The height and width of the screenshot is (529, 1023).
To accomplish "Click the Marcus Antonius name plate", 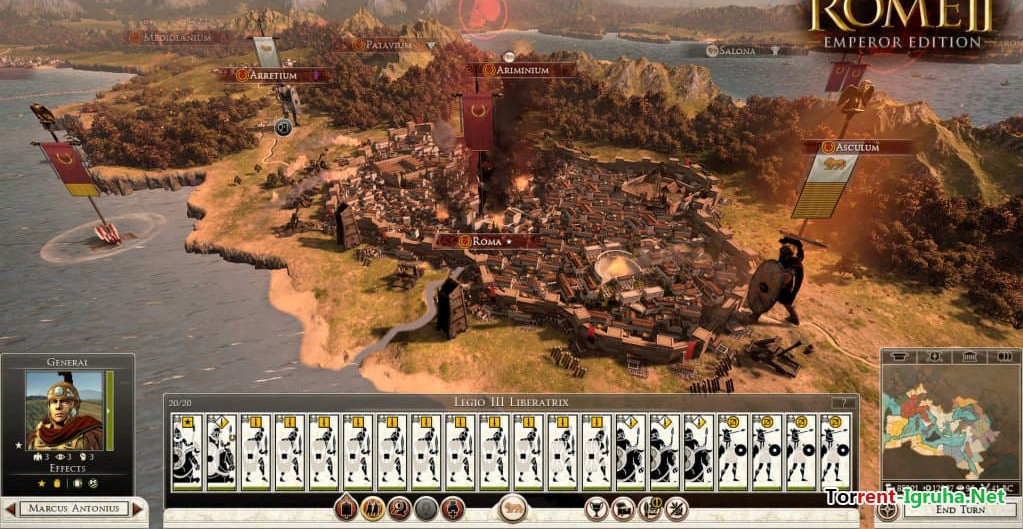I will point(74,509).
